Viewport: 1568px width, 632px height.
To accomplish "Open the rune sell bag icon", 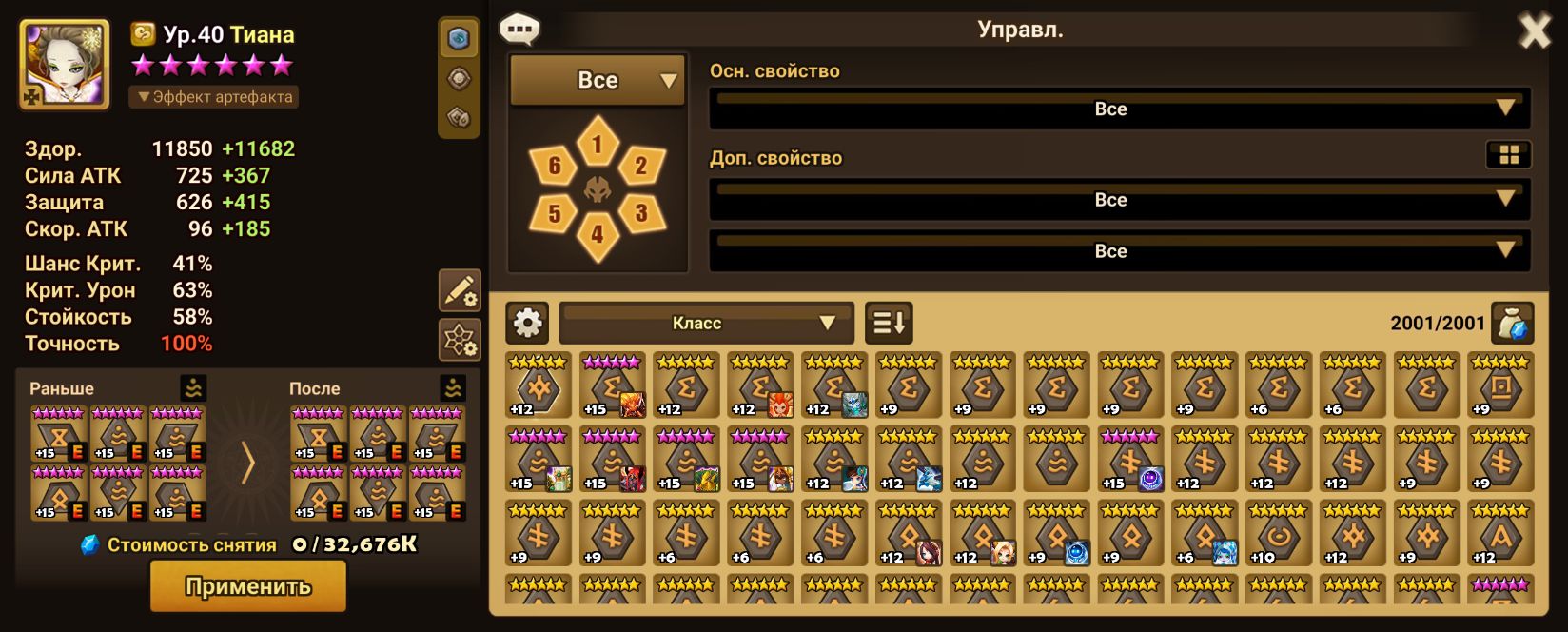I will 1512,324.
